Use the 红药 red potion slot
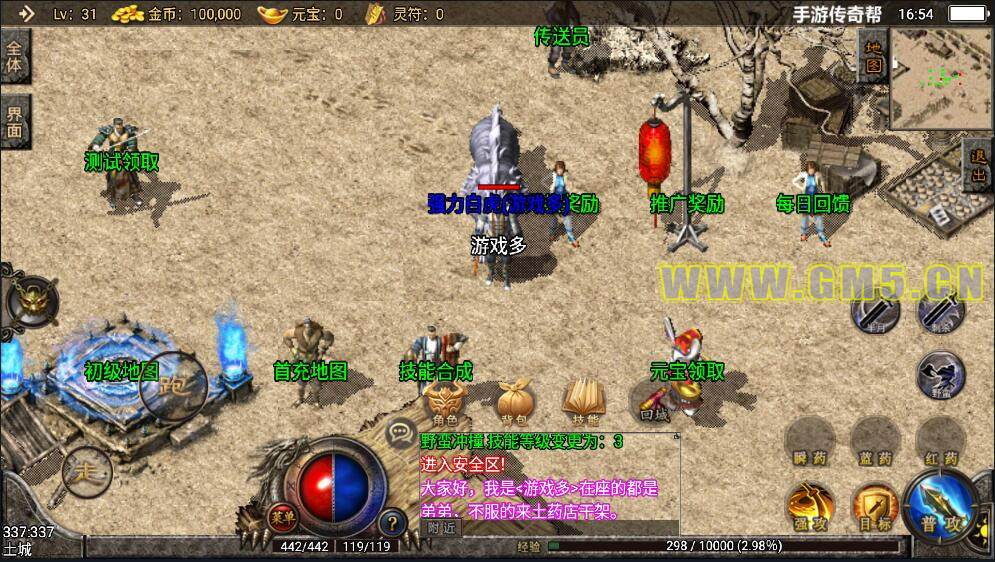 [x=938, y=441]
